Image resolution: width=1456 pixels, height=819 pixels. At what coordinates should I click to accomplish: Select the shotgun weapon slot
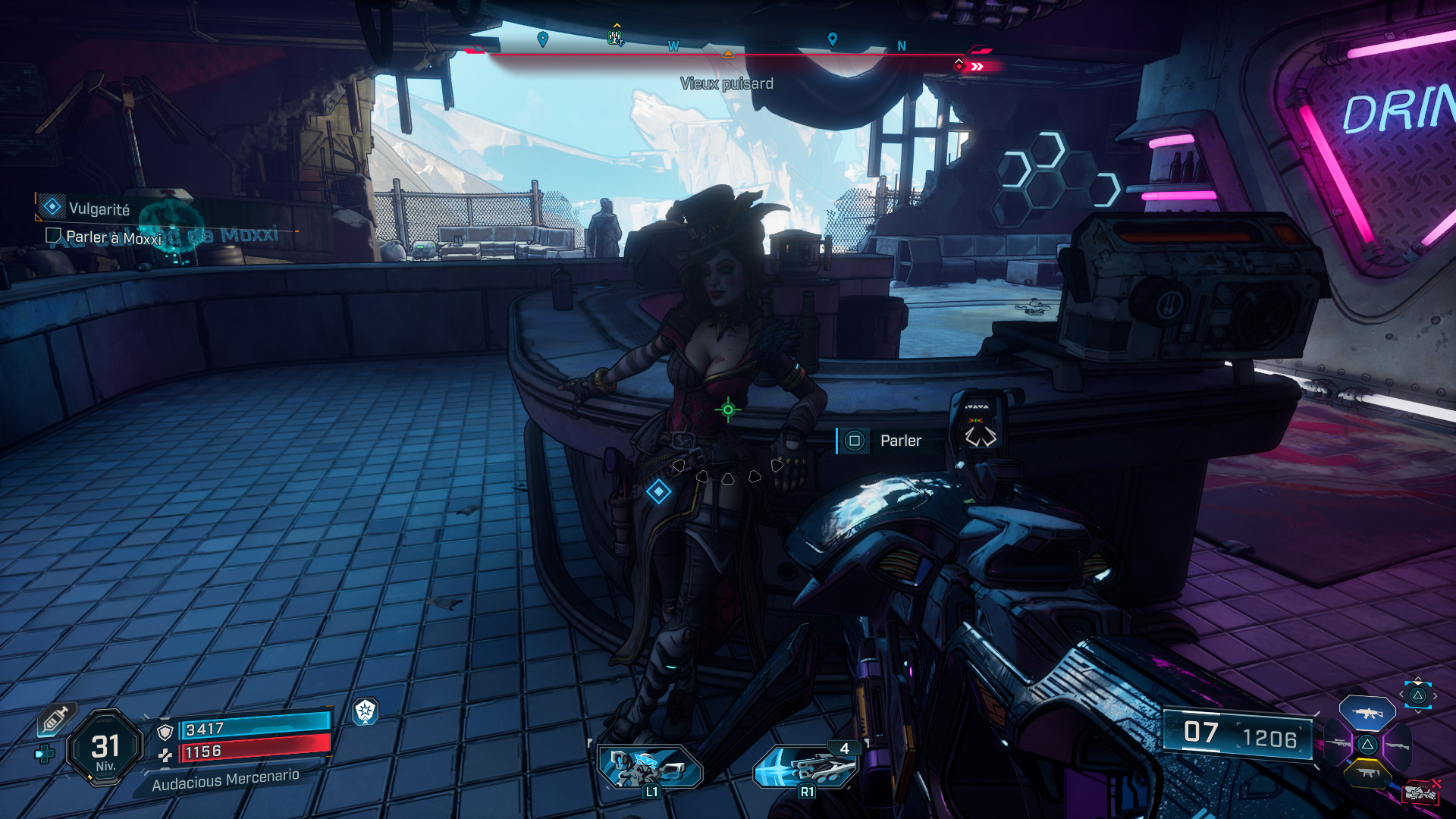click(x=1397, y=745)
